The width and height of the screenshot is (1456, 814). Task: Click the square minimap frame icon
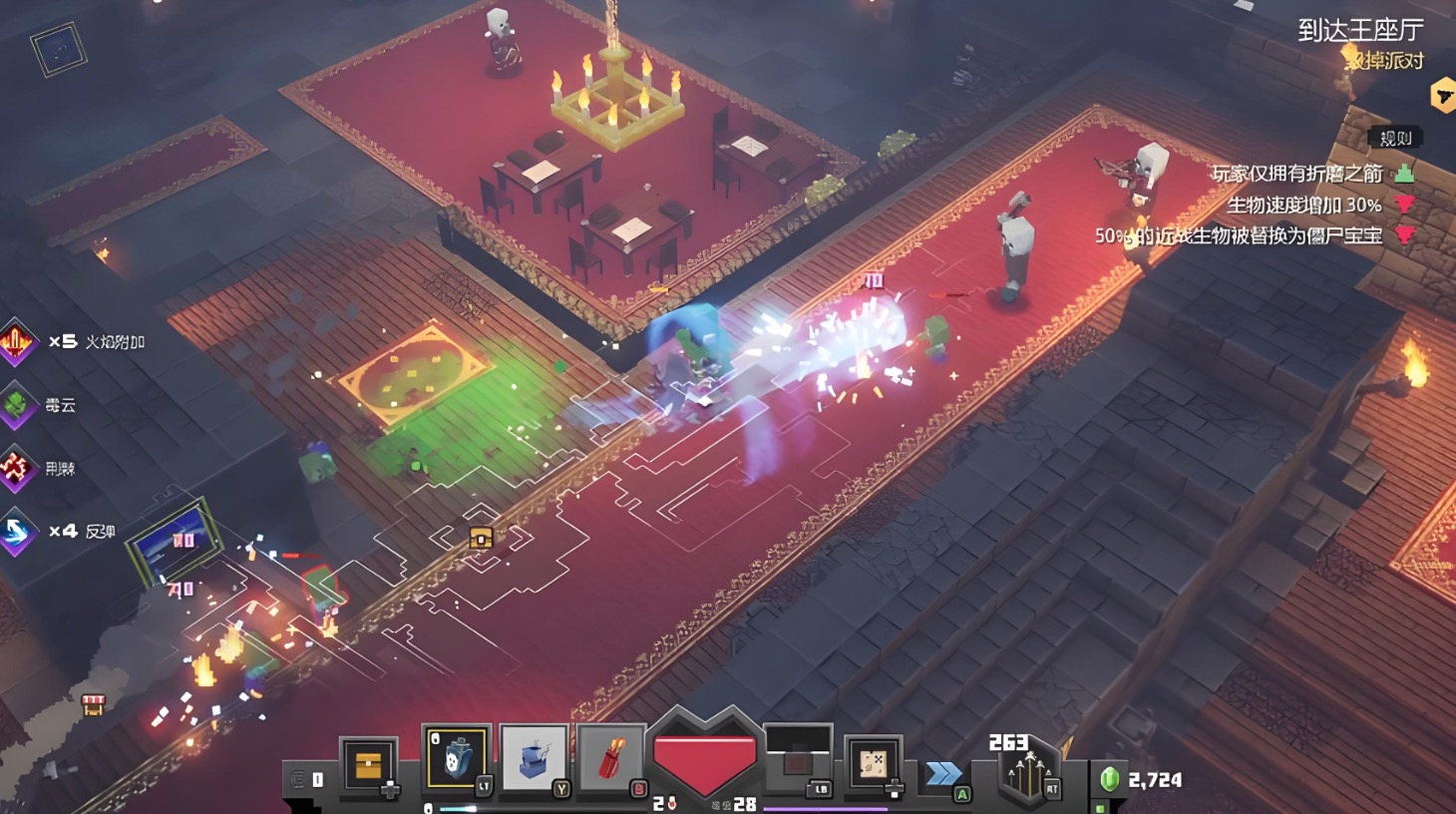pyautogui.click(x=58, y=49)
